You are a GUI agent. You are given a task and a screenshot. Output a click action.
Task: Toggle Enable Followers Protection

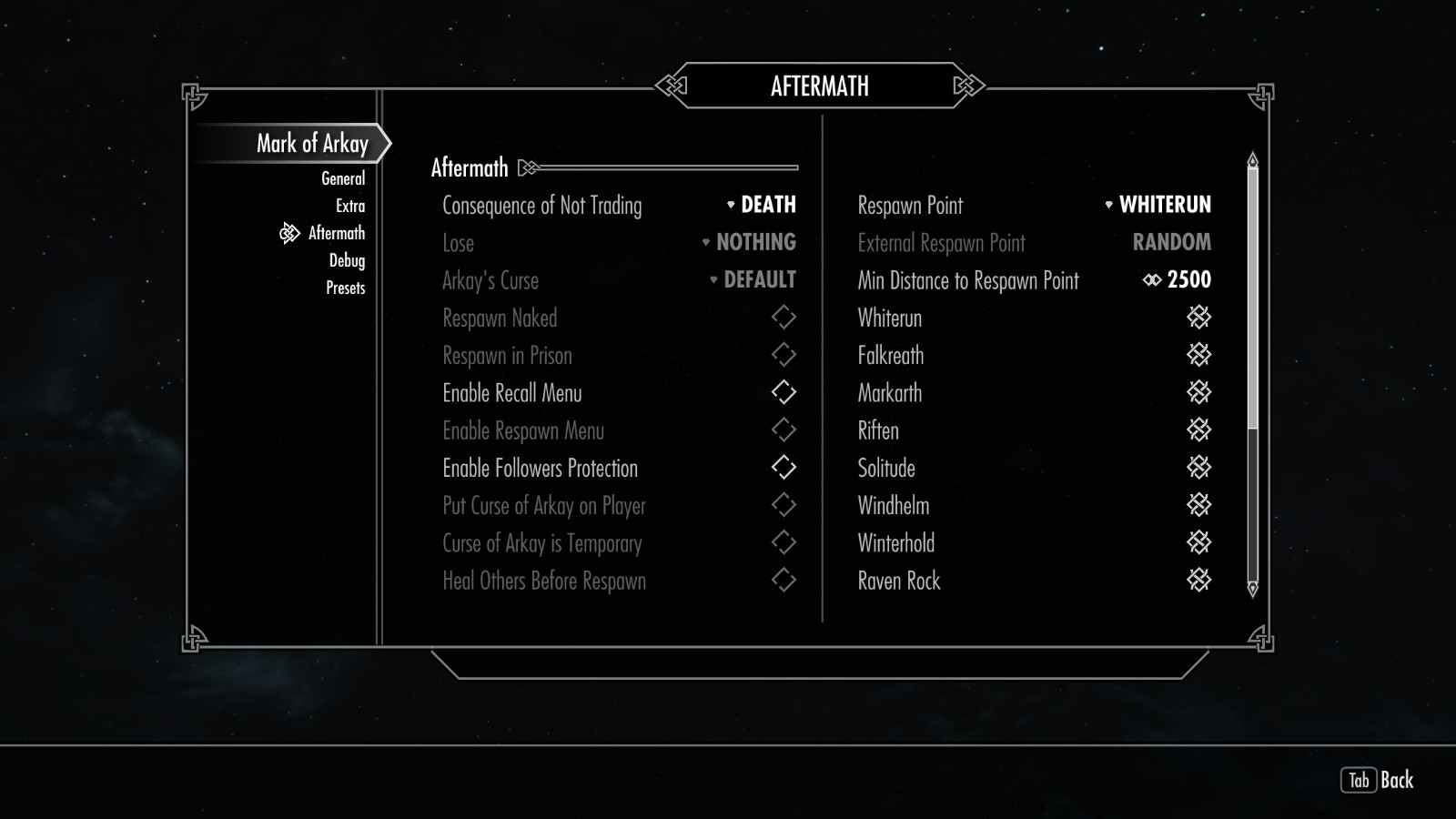[784, 468]
